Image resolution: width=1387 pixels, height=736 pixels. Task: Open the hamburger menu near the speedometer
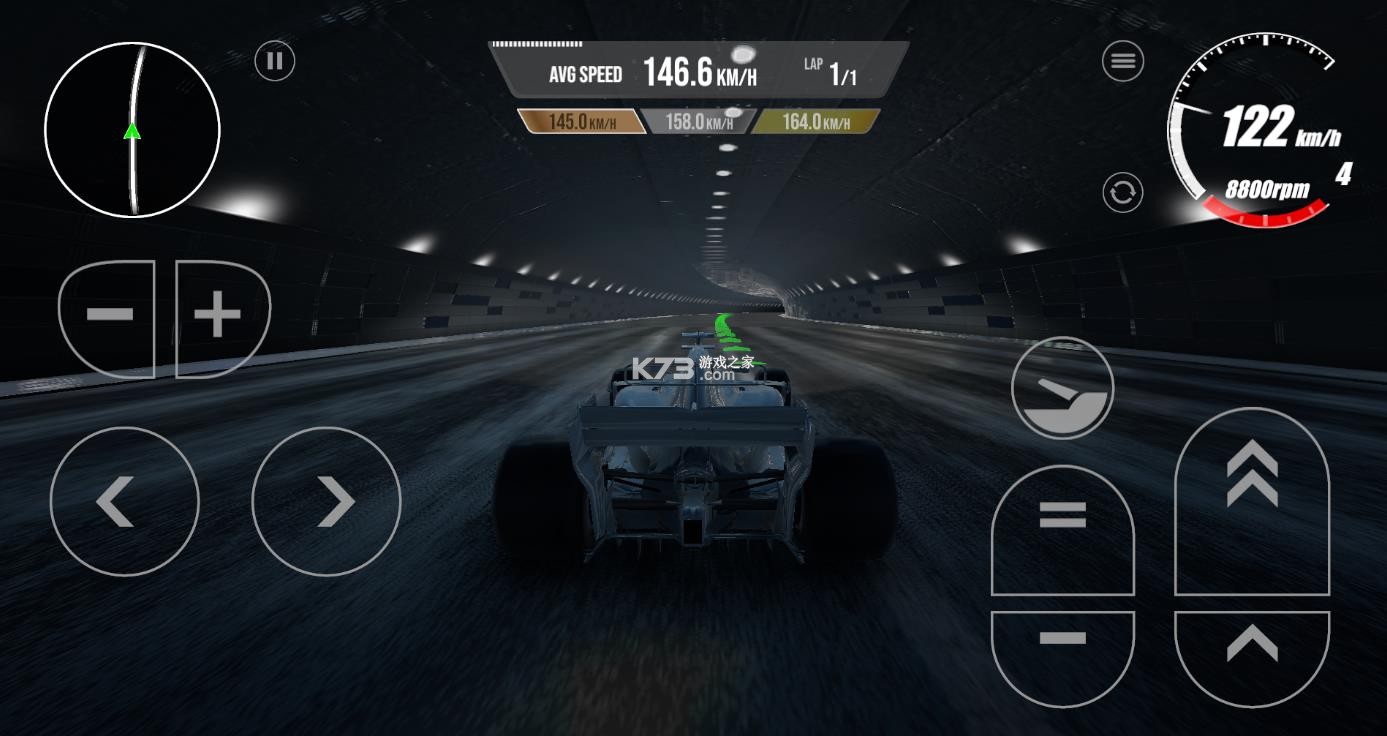tap(1121, 61)
